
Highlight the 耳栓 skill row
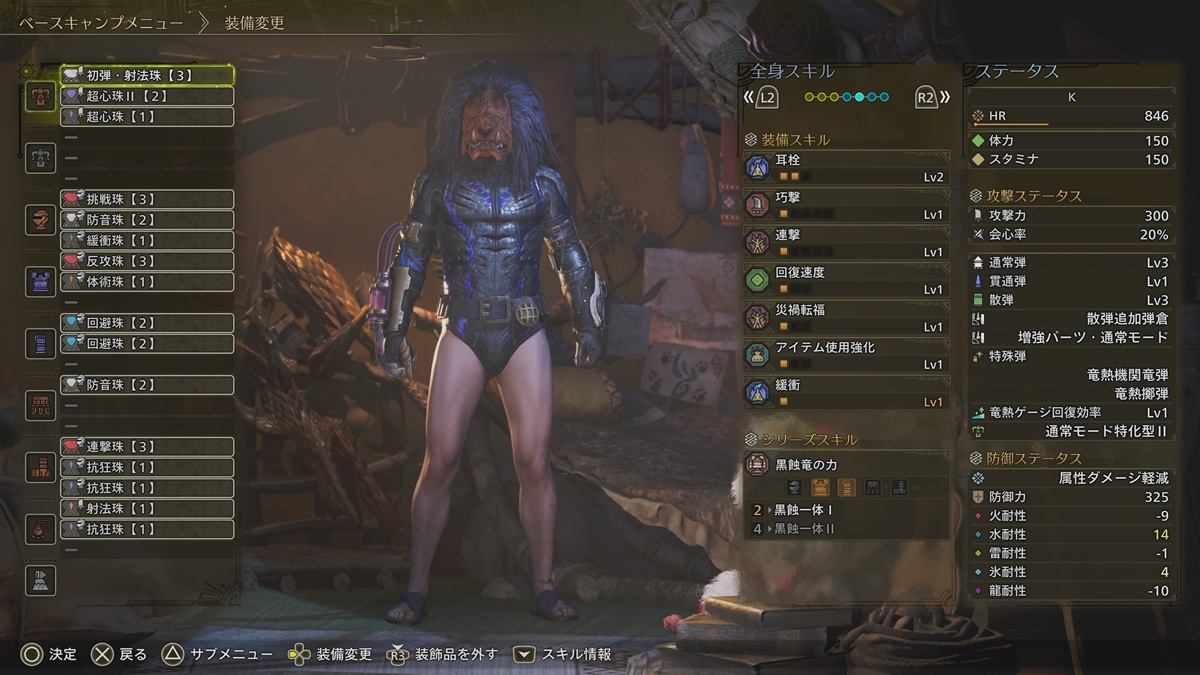click(x=846, y=167)
